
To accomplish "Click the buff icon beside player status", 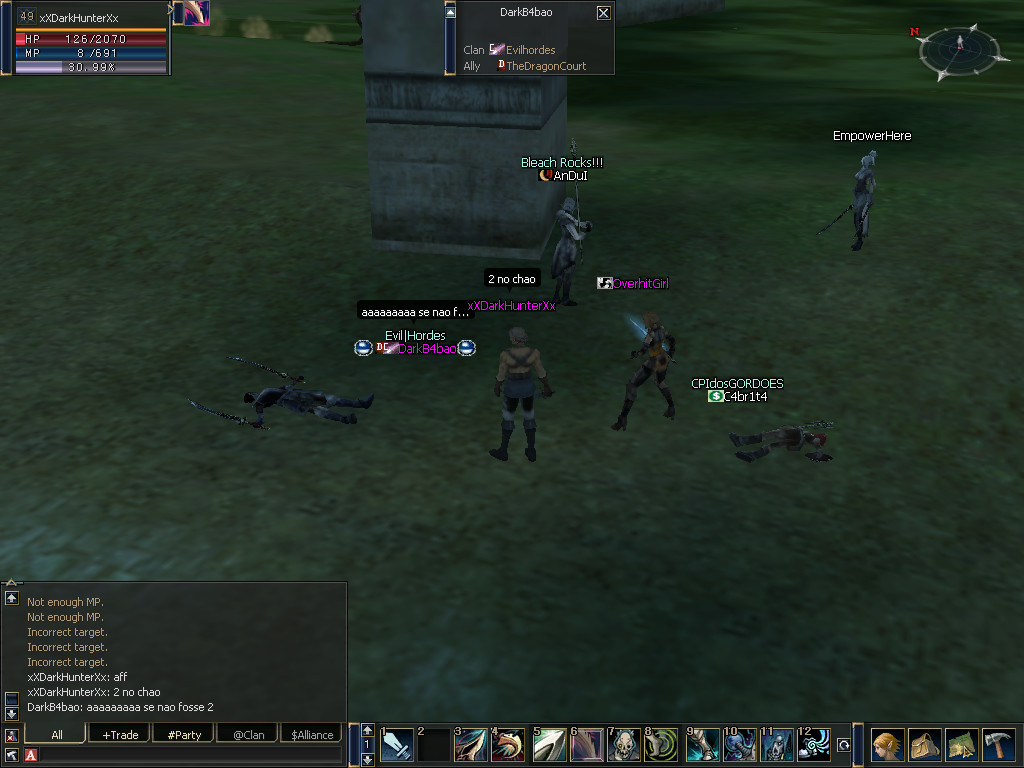I will click(191, 12).
